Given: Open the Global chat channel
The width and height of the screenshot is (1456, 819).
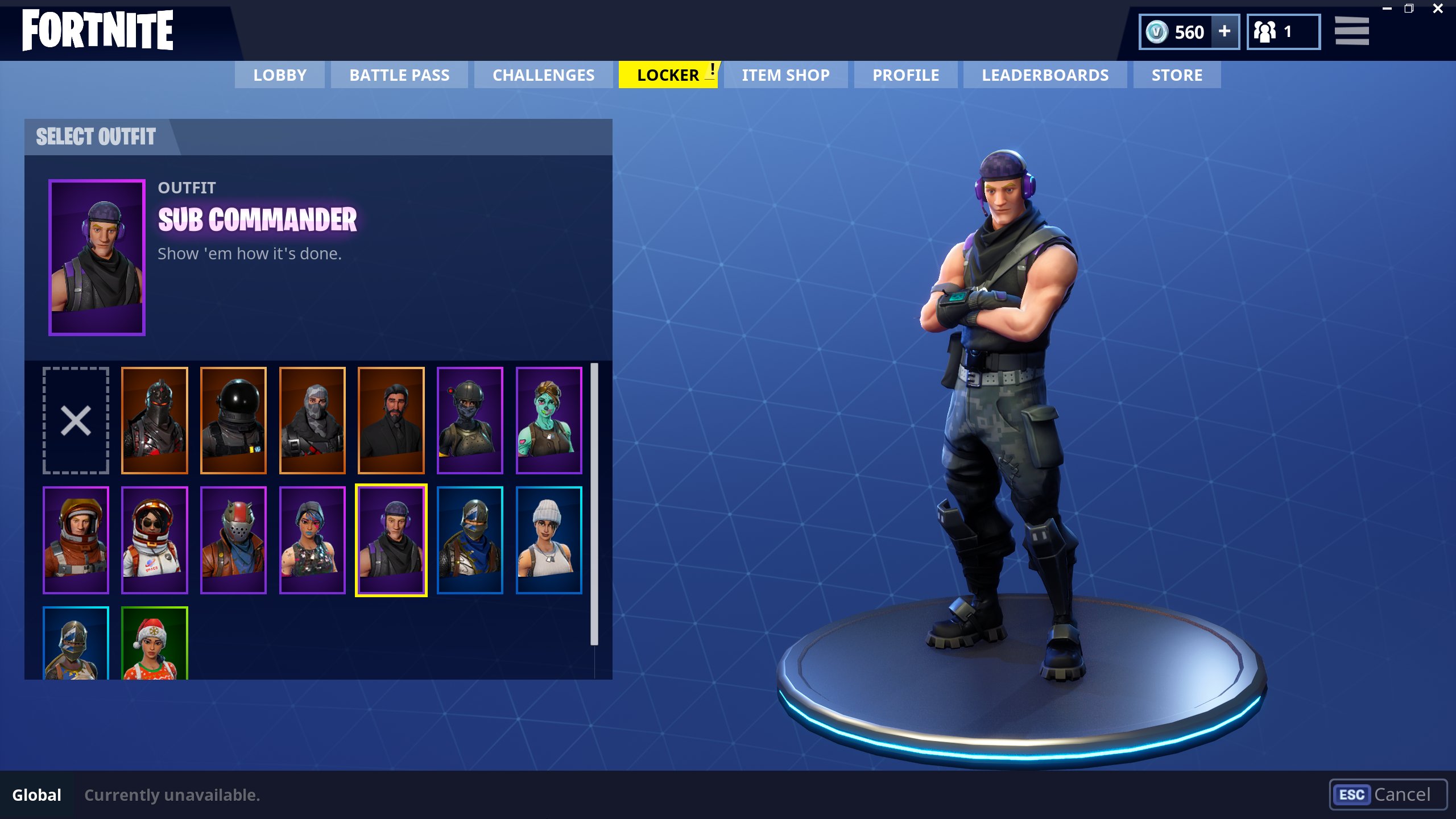Looking at the screenshot, I should click(x=36, y=795).
